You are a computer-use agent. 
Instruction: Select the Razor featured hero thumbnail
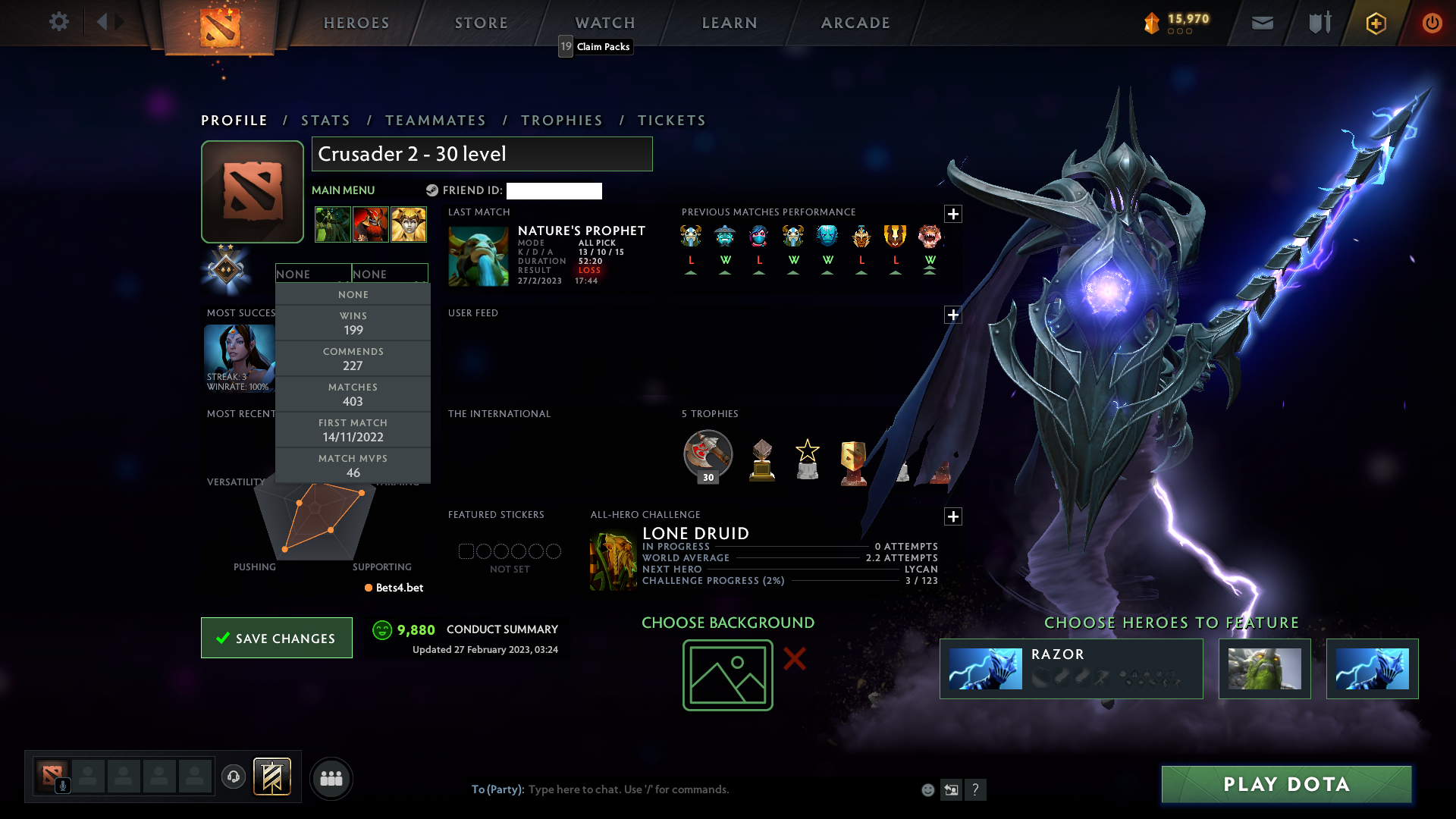(x=985, y=669)
